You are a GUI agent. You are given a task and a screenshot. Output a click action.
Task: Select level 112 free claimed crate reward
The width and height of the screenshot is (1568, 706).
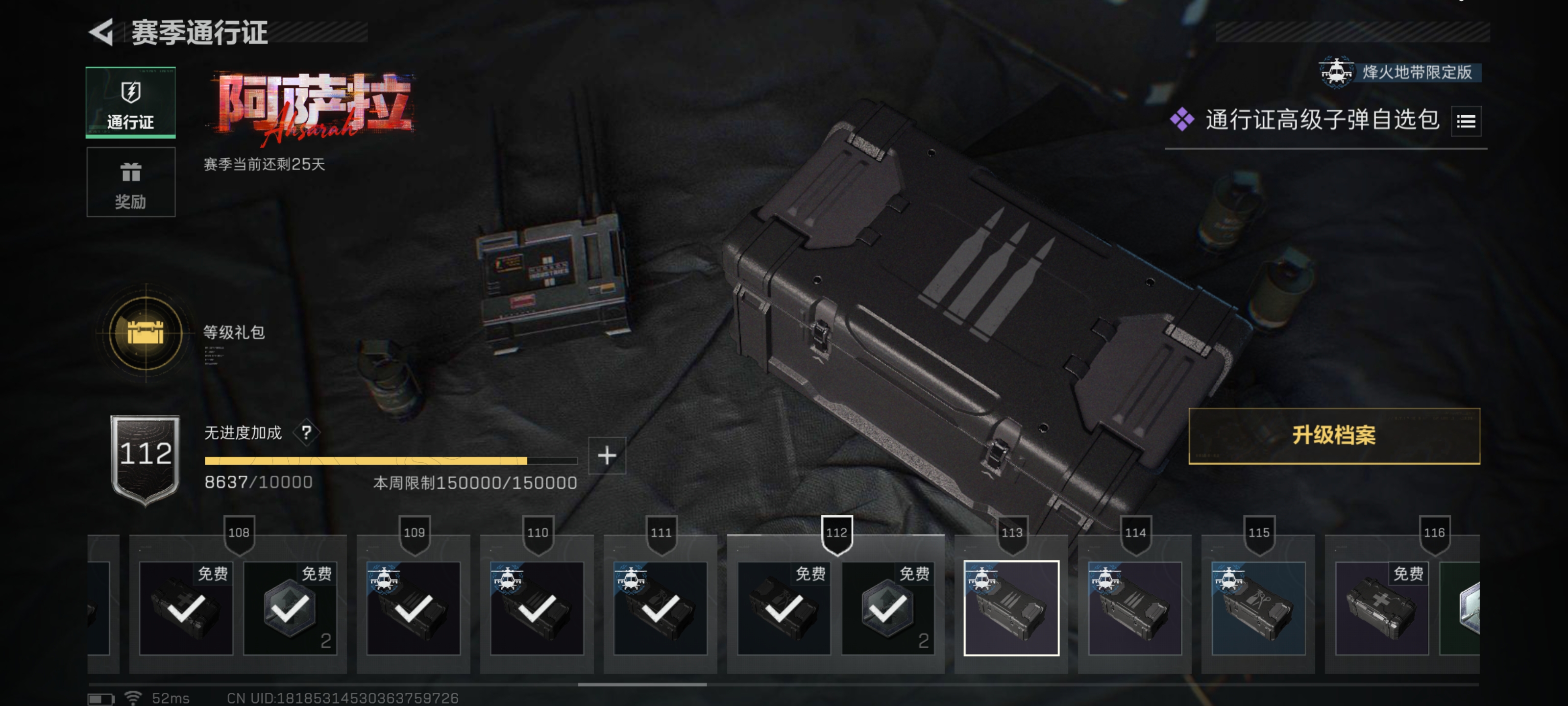(x=784, y=608)
